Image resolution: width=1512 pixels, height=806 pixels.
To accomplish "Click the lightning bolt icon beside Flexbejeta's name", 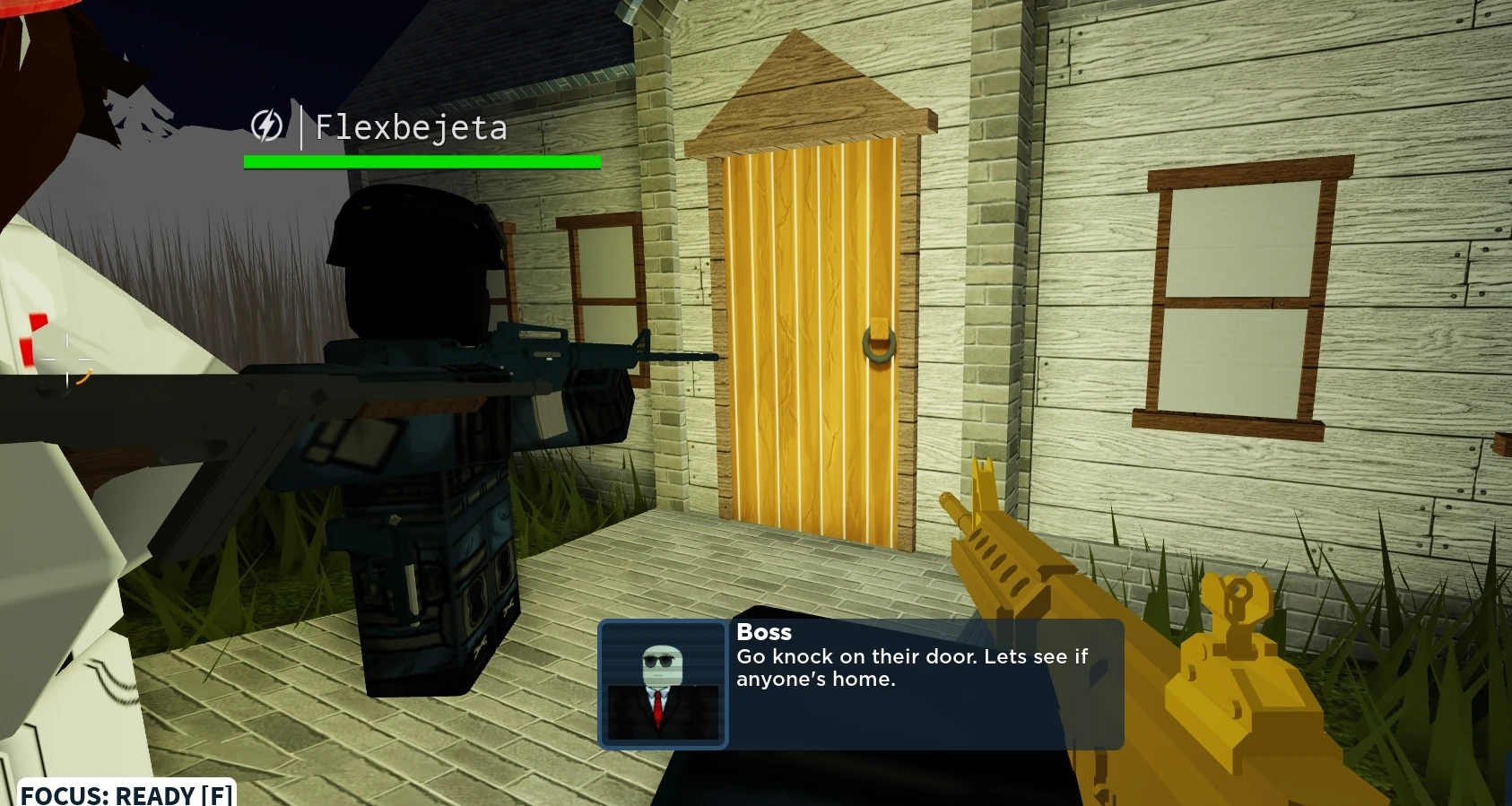I will (x=268, y=126).
